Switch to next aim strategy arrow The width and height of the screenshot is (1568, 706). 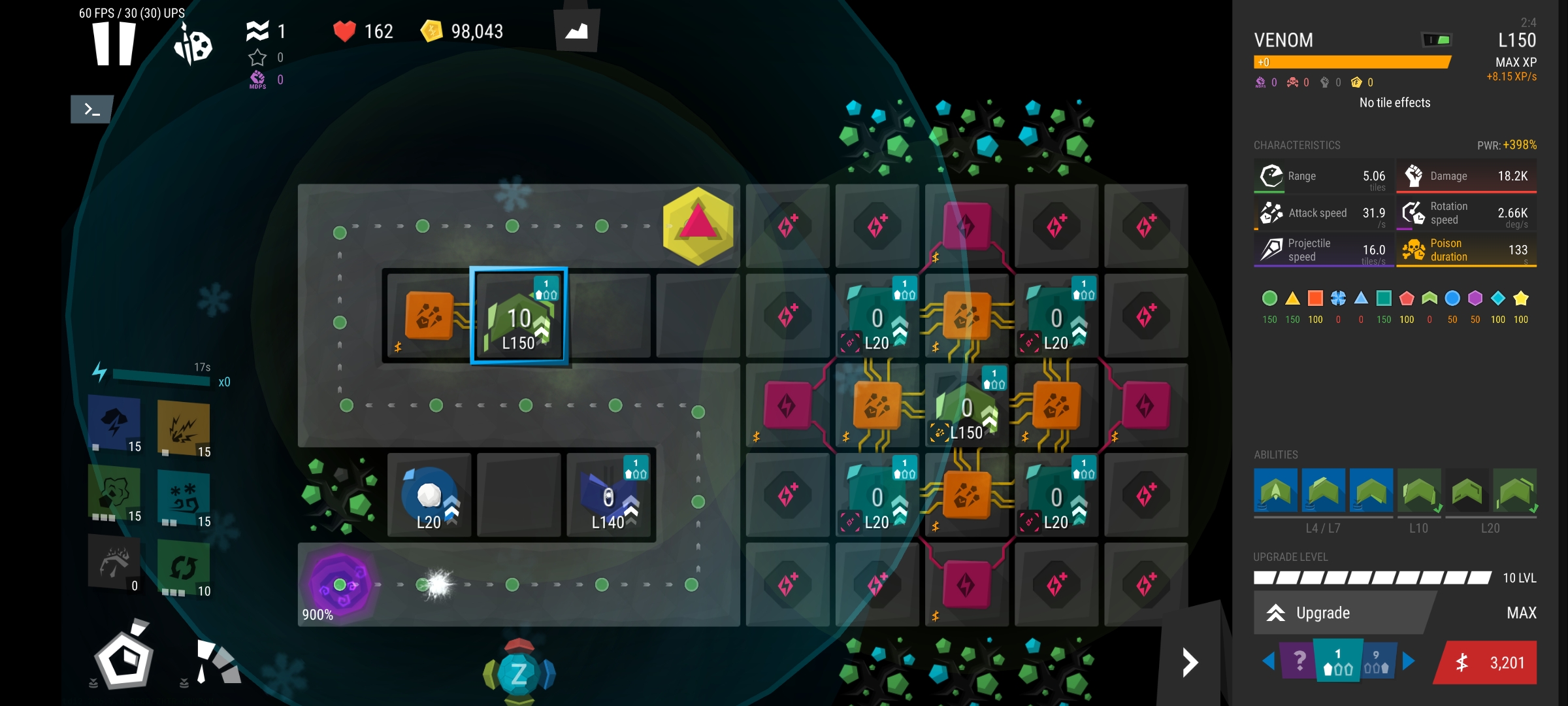(1409, 662)
